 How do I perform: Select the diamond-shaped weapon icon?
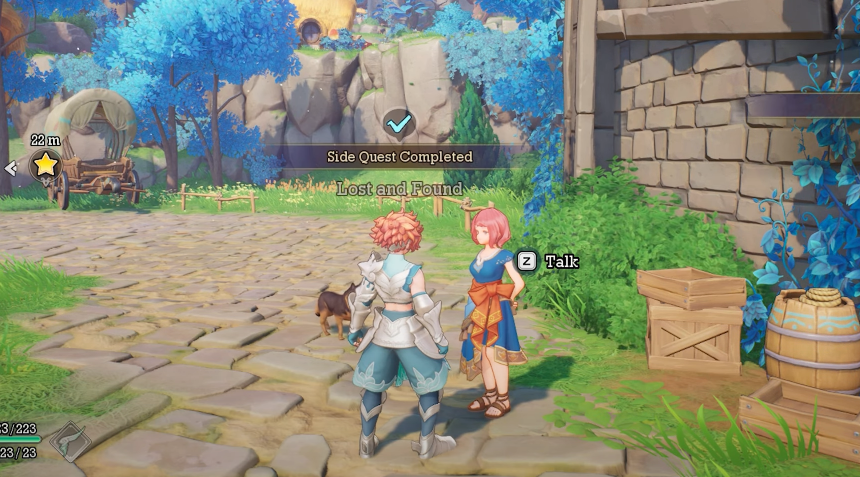67,438
